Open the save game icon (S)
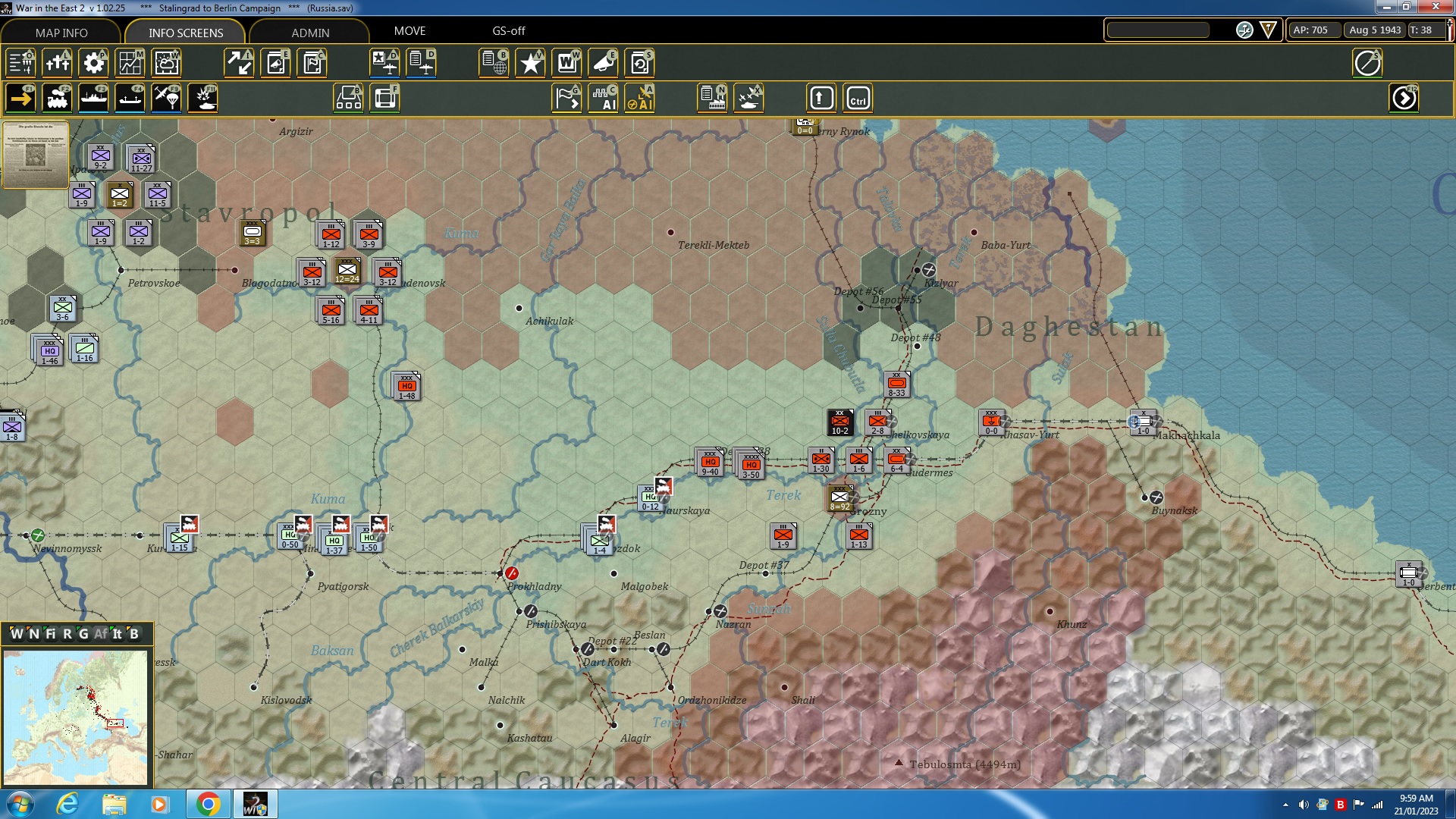The height and width of the screenshot is (819, 1456). coord(639,63)
